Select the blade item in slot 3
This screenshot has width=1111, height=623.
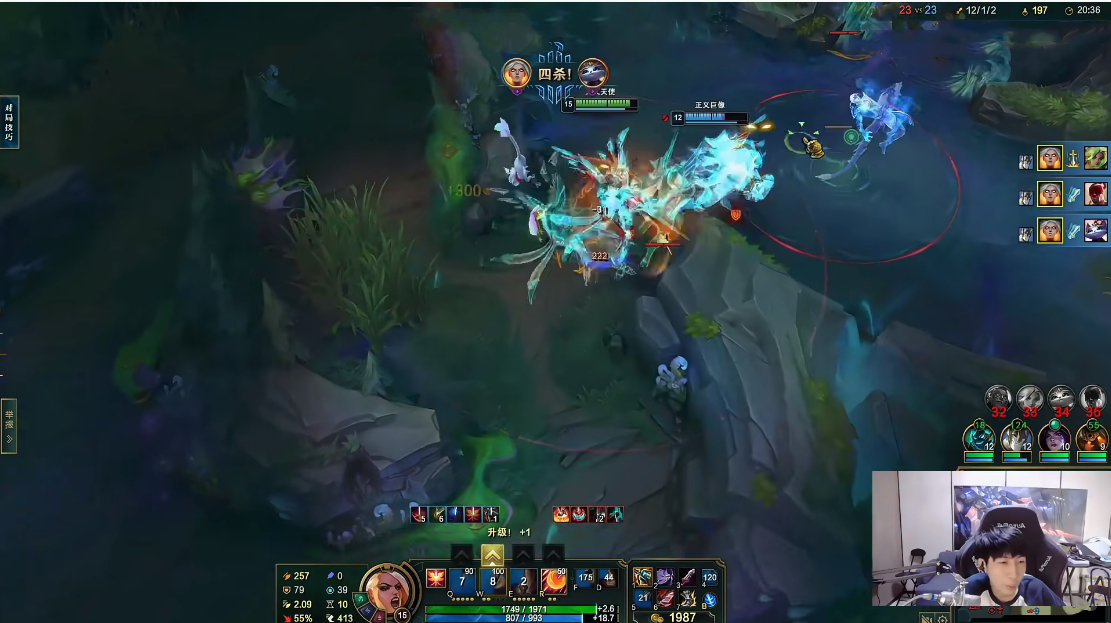pyautogui.click(x=687, y=577)
